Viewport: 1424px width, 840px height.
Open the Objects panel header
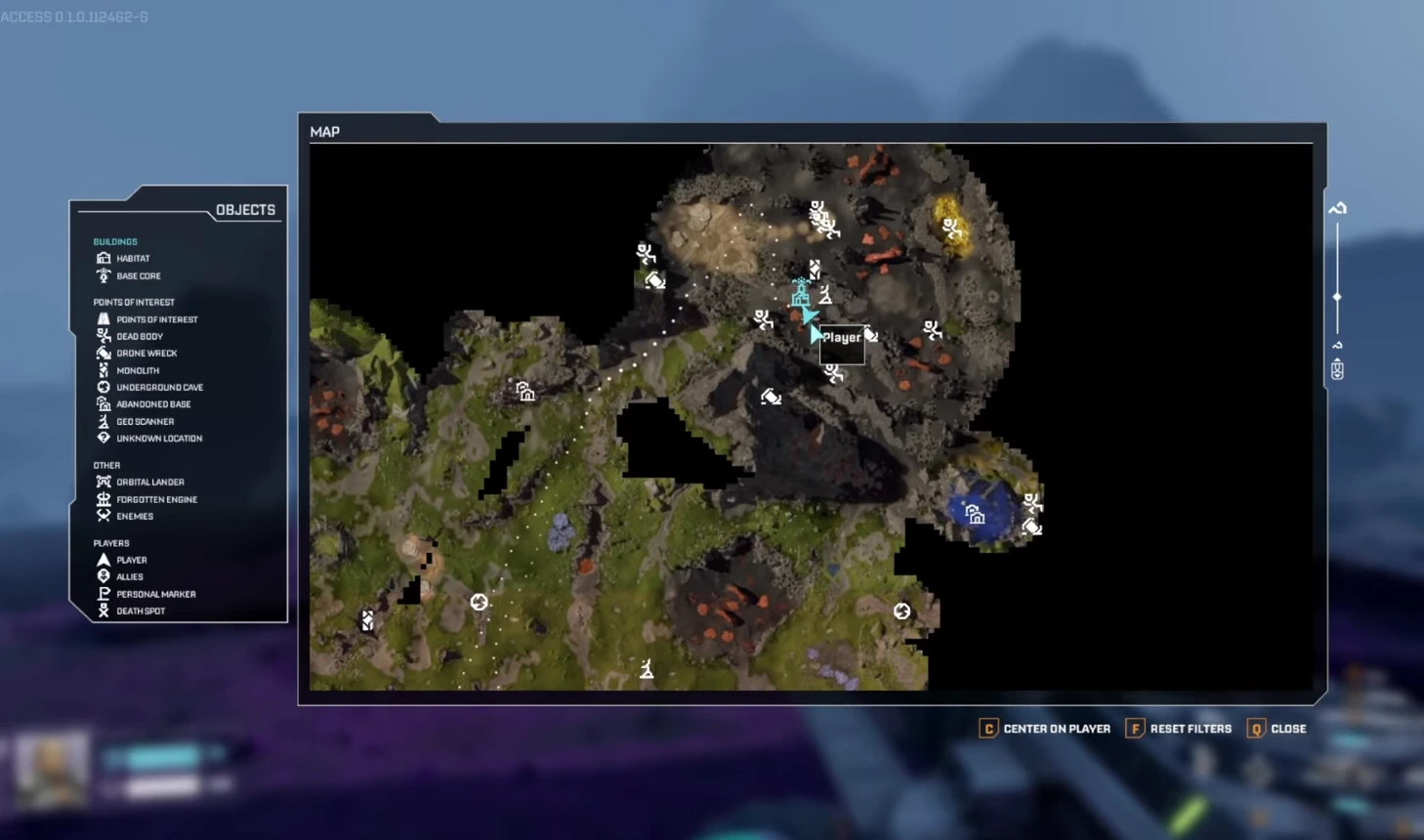tap(245, 209)
